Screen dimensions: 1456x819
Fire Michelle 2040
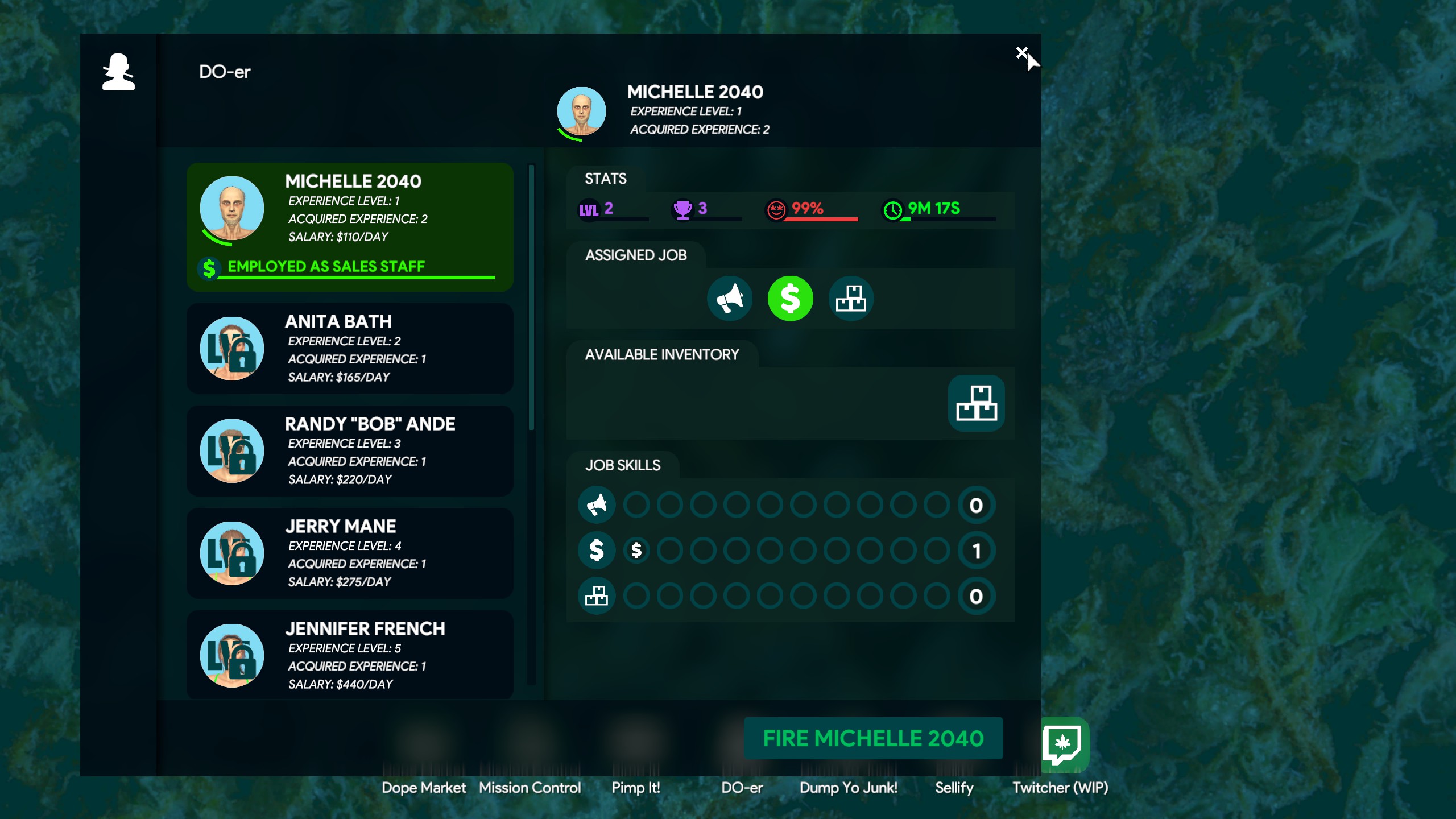[873, 738]
